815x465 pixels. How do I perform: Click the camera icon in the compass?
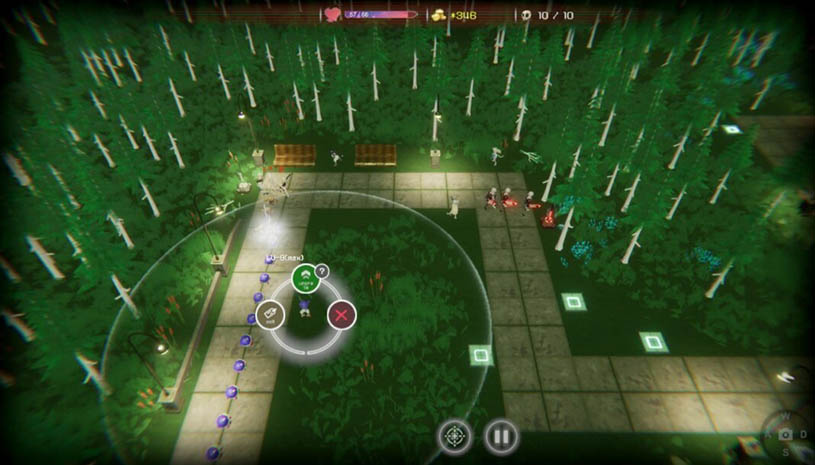786,435
